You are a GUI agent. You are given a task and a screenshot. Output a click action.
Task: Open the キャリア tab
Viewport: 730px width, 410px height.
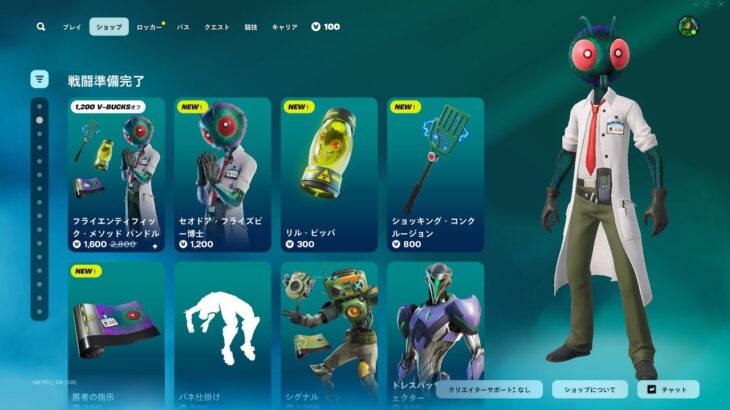click(285, 27)
